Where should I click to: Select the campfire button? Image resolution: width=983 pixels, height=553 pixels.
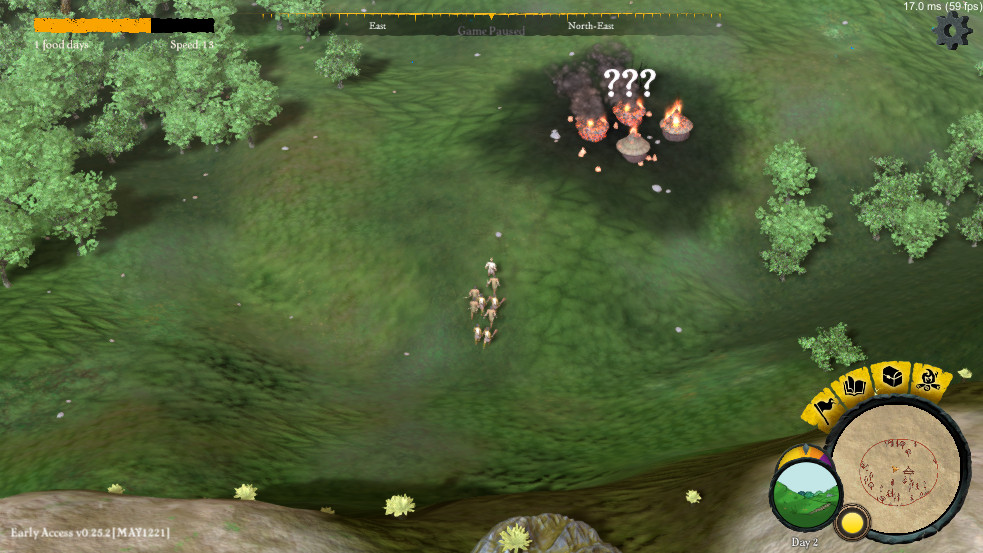click(929, 380)
